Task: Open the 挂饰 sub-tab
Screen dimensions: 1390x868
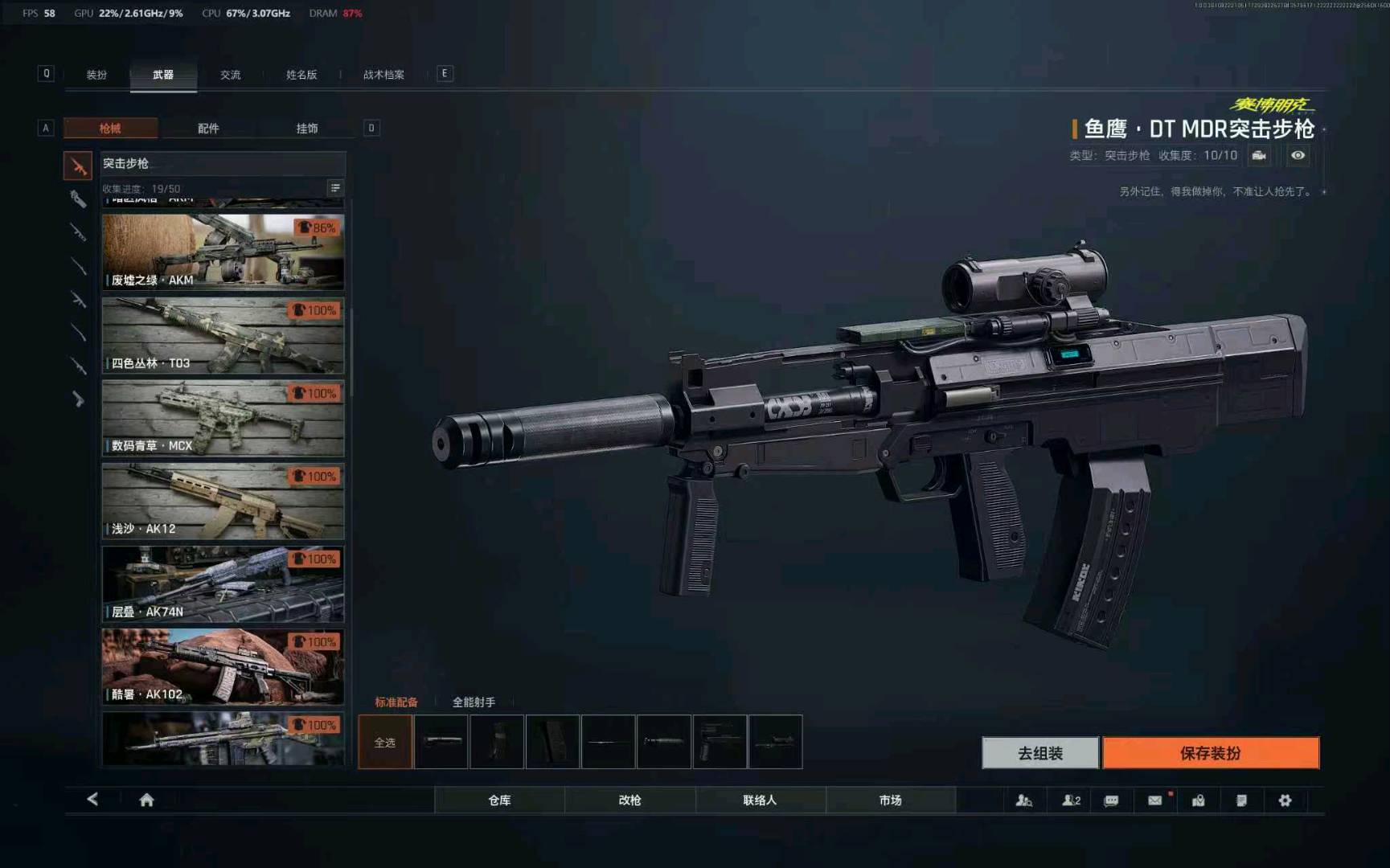Action: [306, 129]
